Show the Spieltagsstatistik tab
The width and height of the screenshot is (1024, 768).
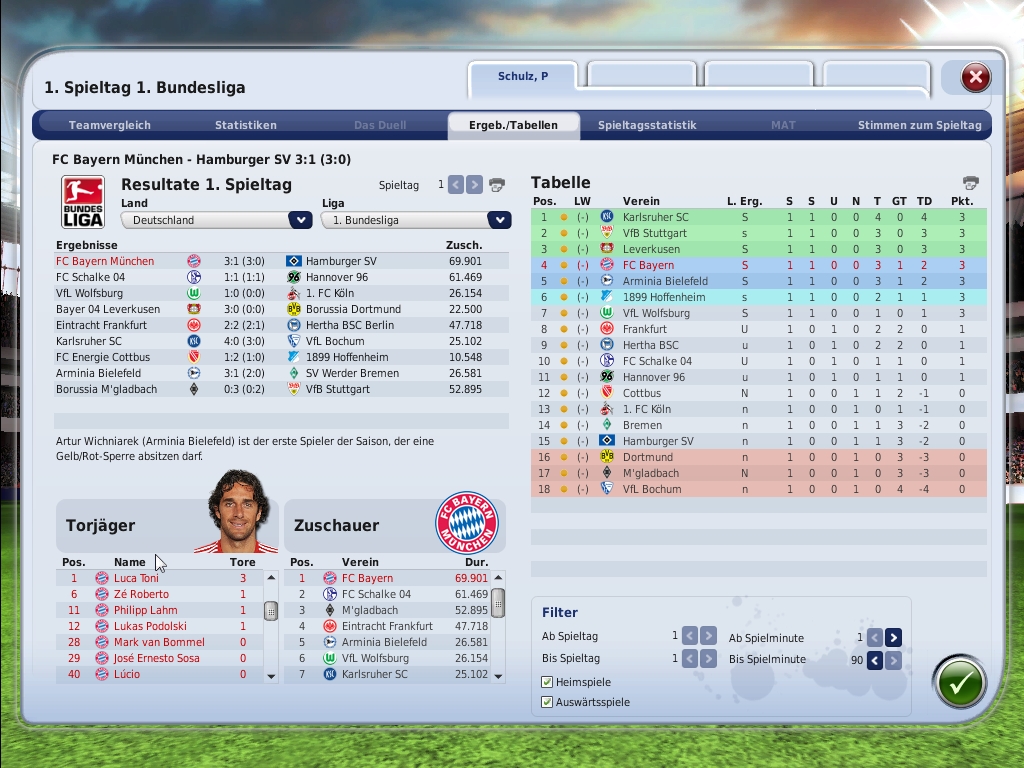pyautogui.click(x=647, y=125)
